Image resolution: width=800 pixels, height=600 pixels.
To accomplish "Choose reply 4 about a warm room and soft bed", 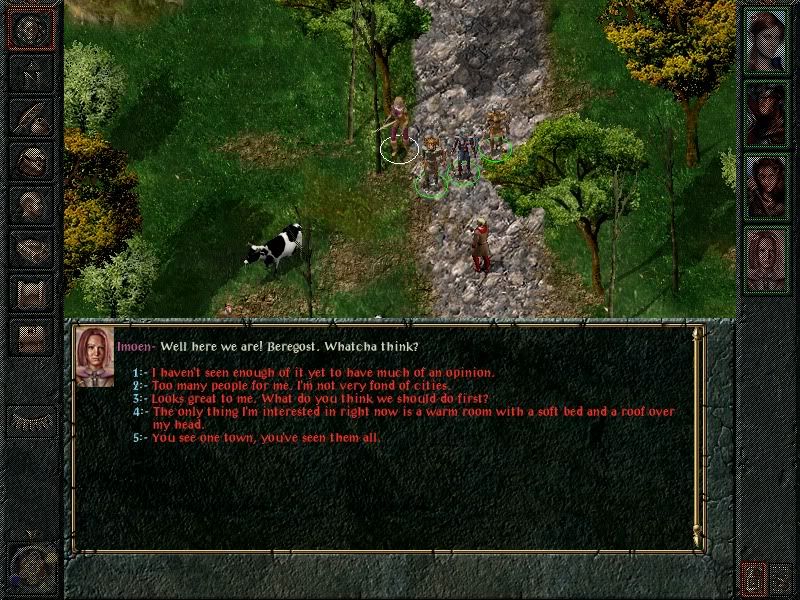I will (x=413, y=411).
